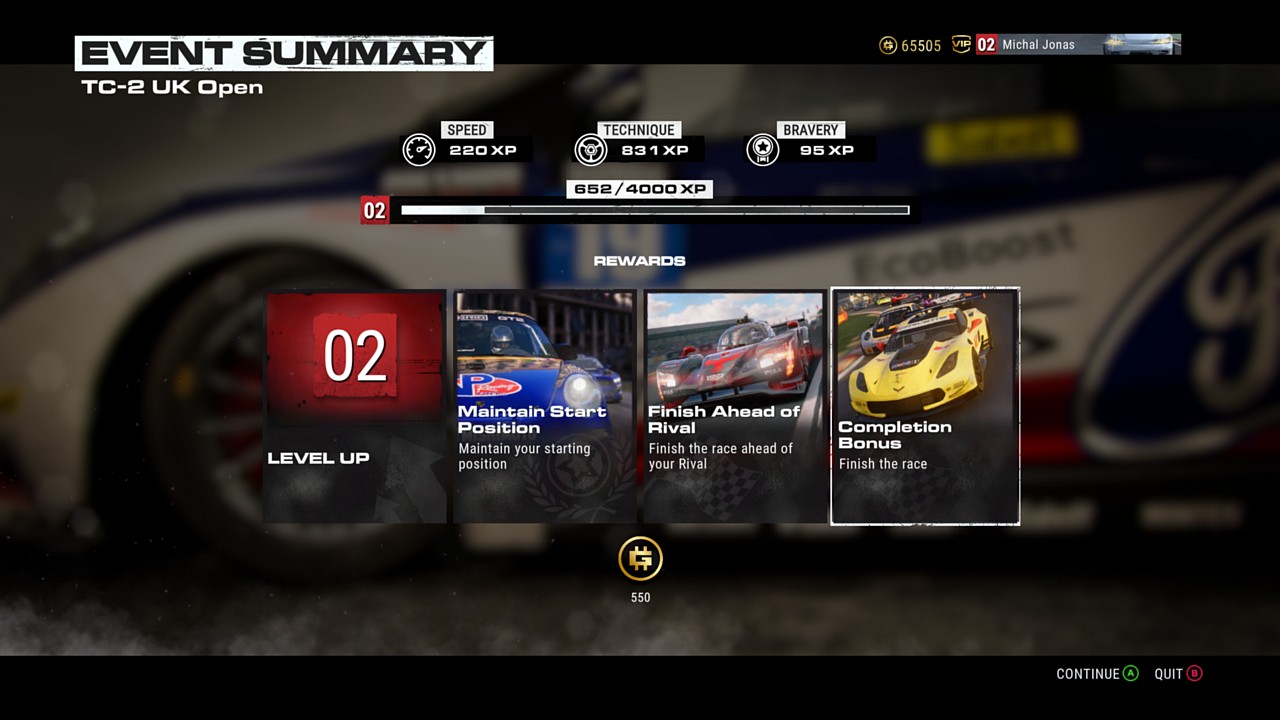
Task: Click the 550 credits reward coin icon
Action: [640, 559]
